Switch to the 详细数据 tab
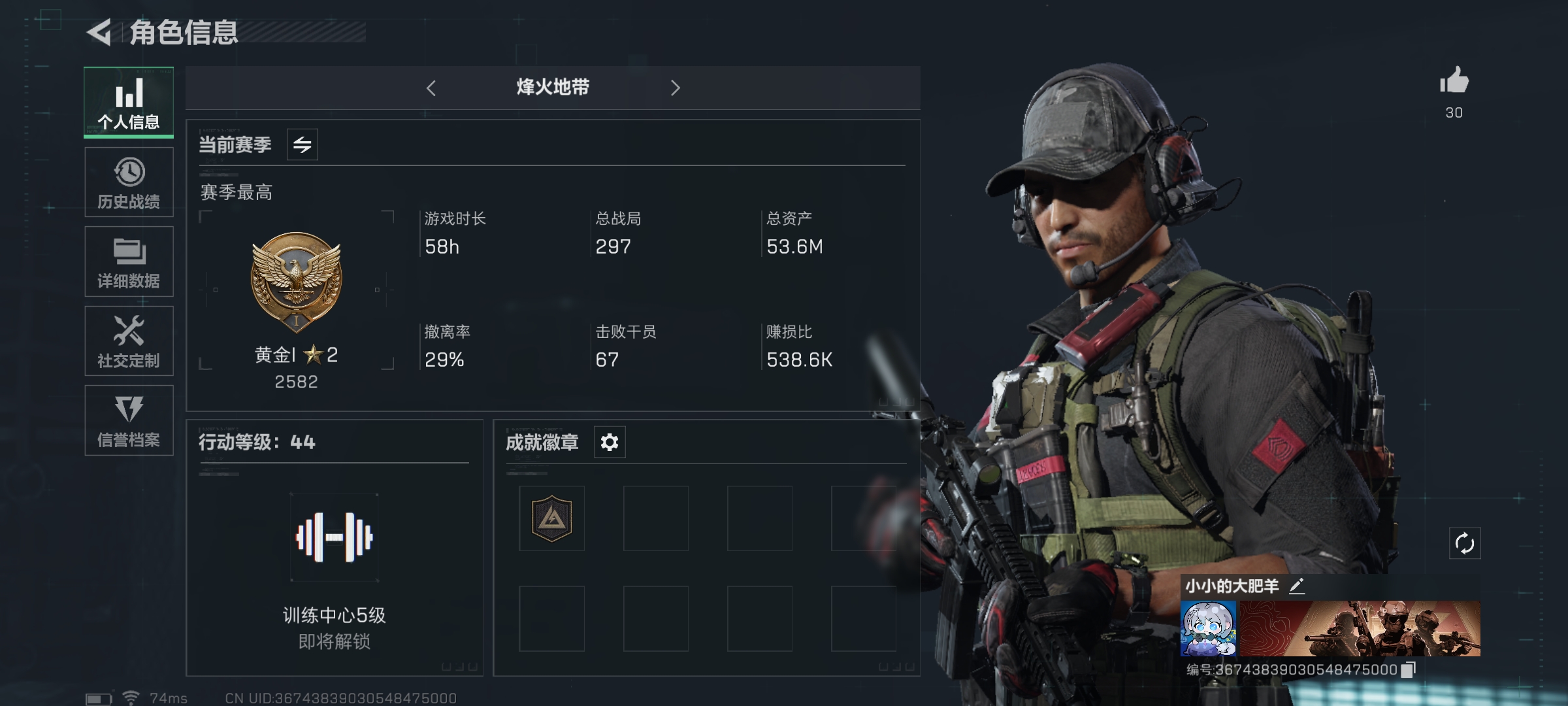Viewport: 1568px width, 706px height. [x=129, y=261]
